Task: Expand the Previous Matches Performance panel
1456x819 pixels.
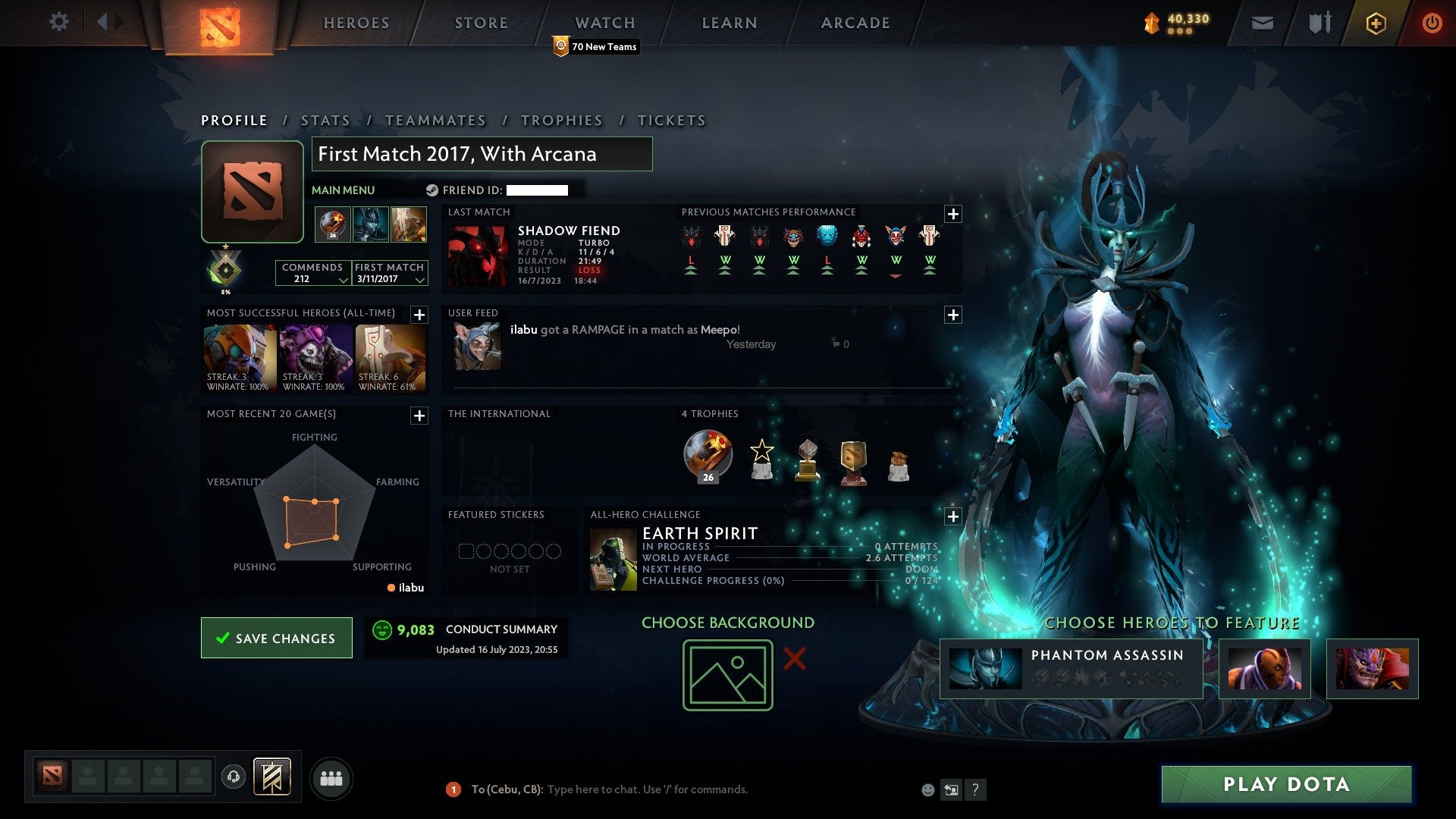Action: pyautogui.click(x=954, y=213)
